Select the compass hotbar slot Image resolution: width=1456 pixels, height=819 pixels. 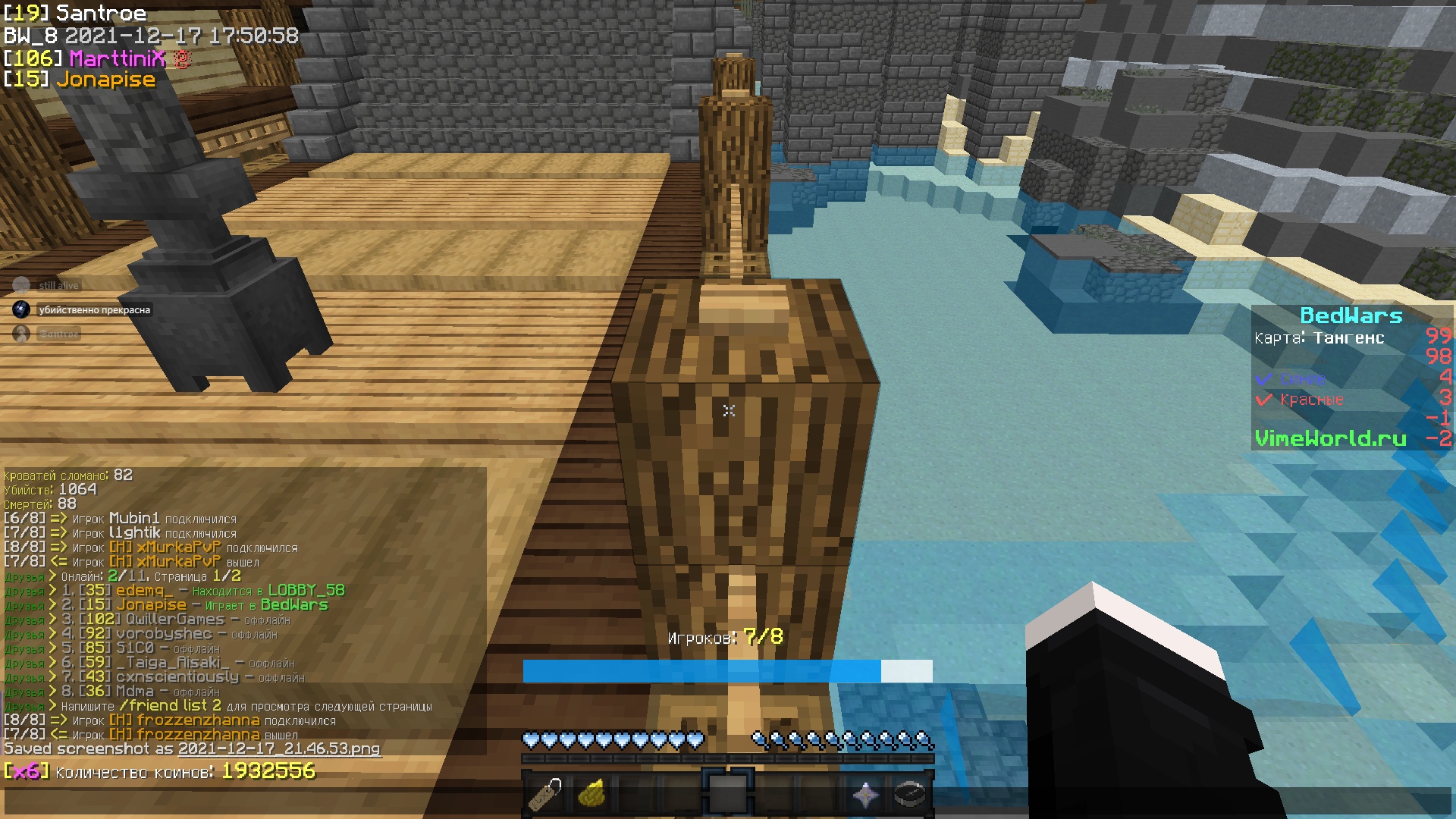[x=910, y=794]
